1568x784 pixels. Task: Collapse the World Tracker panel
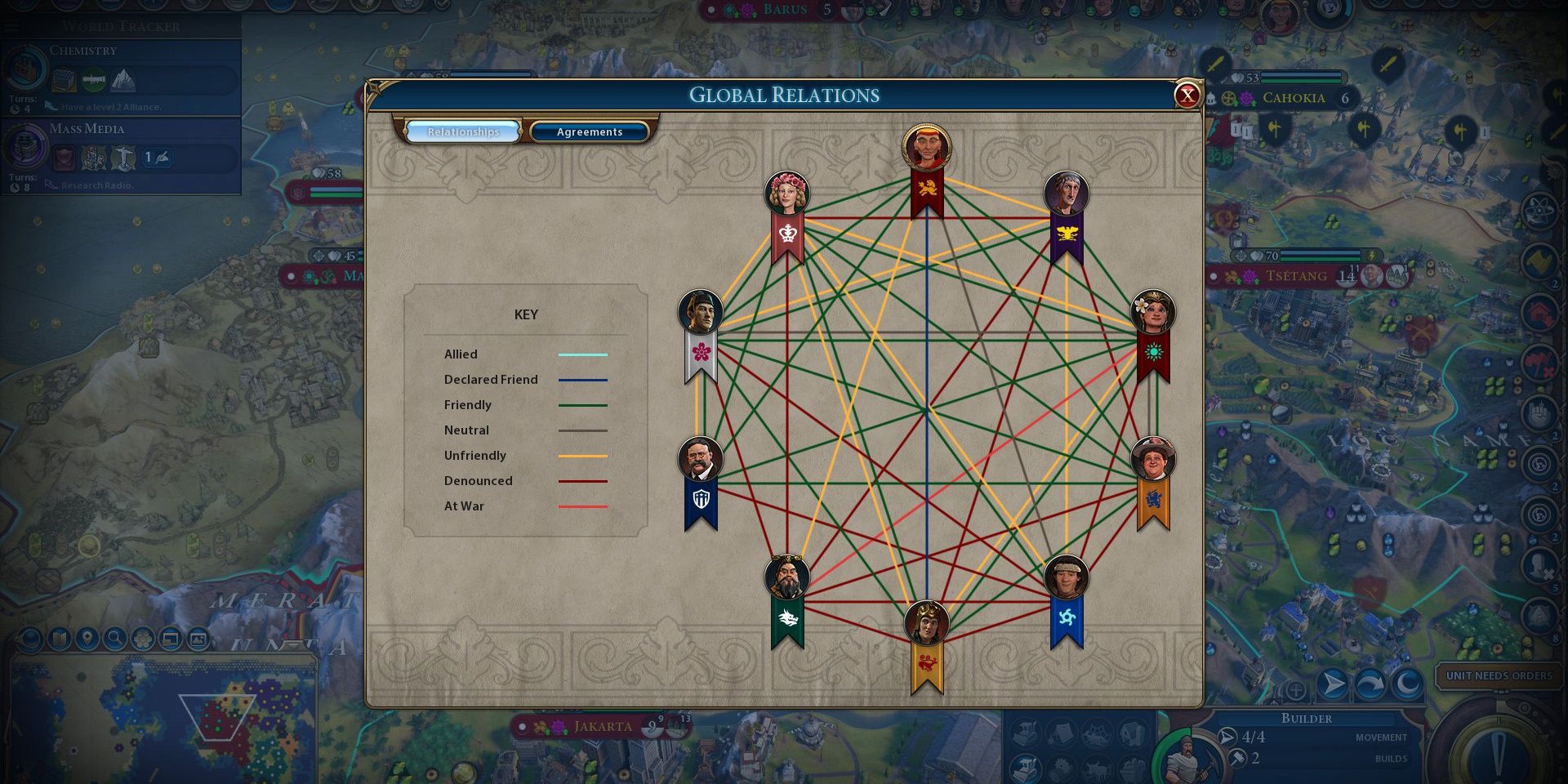tap(11, 24)
